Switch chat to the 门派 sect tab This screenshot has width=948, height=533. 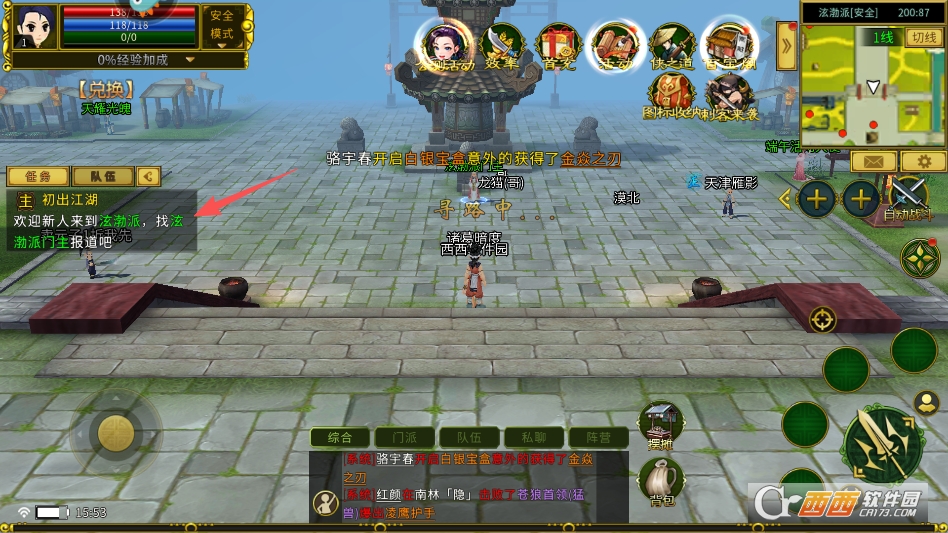point(404,437)
